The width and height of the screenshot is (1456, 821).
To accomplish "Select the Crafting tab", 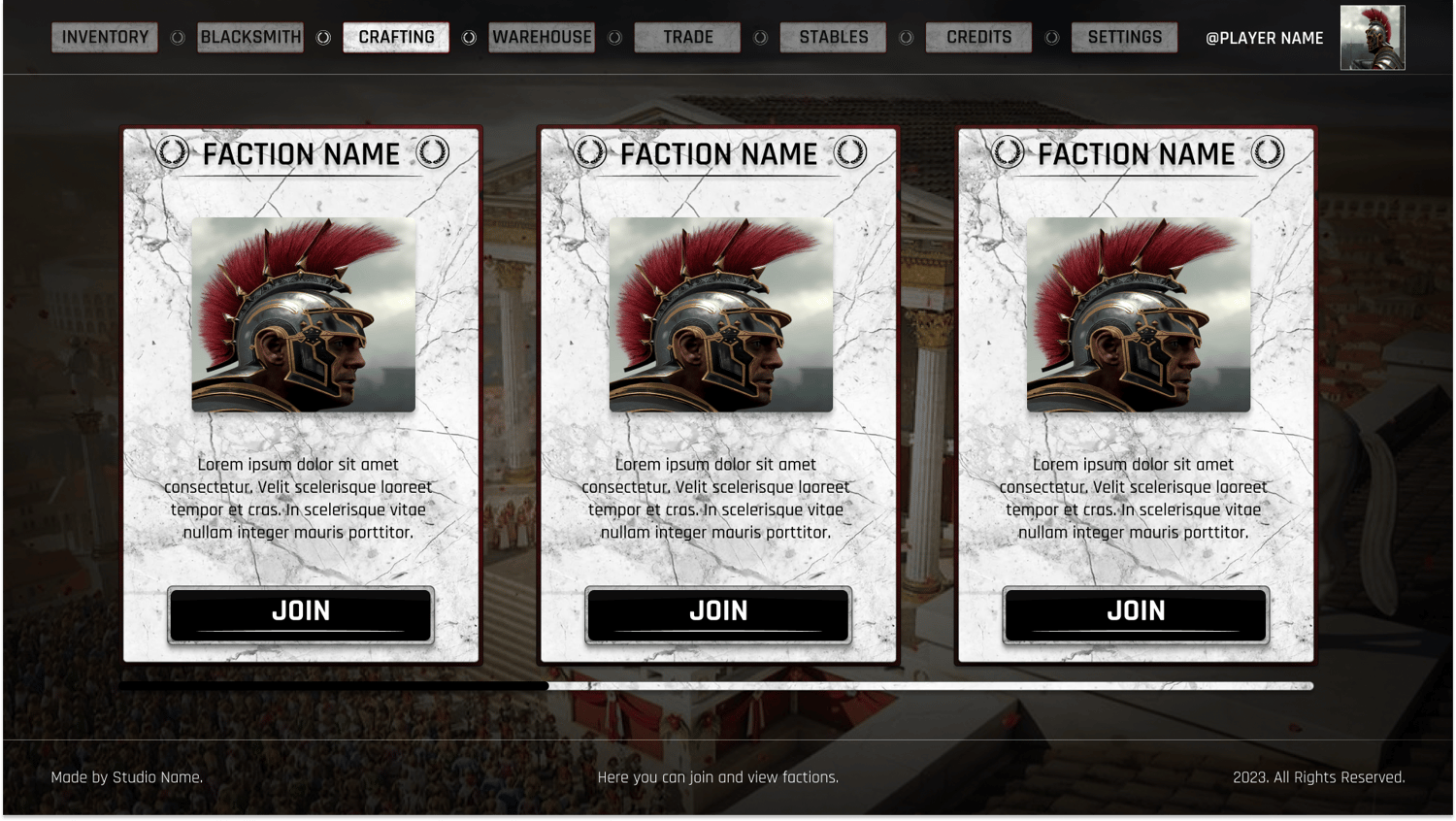I will click(x=396, y=38).
